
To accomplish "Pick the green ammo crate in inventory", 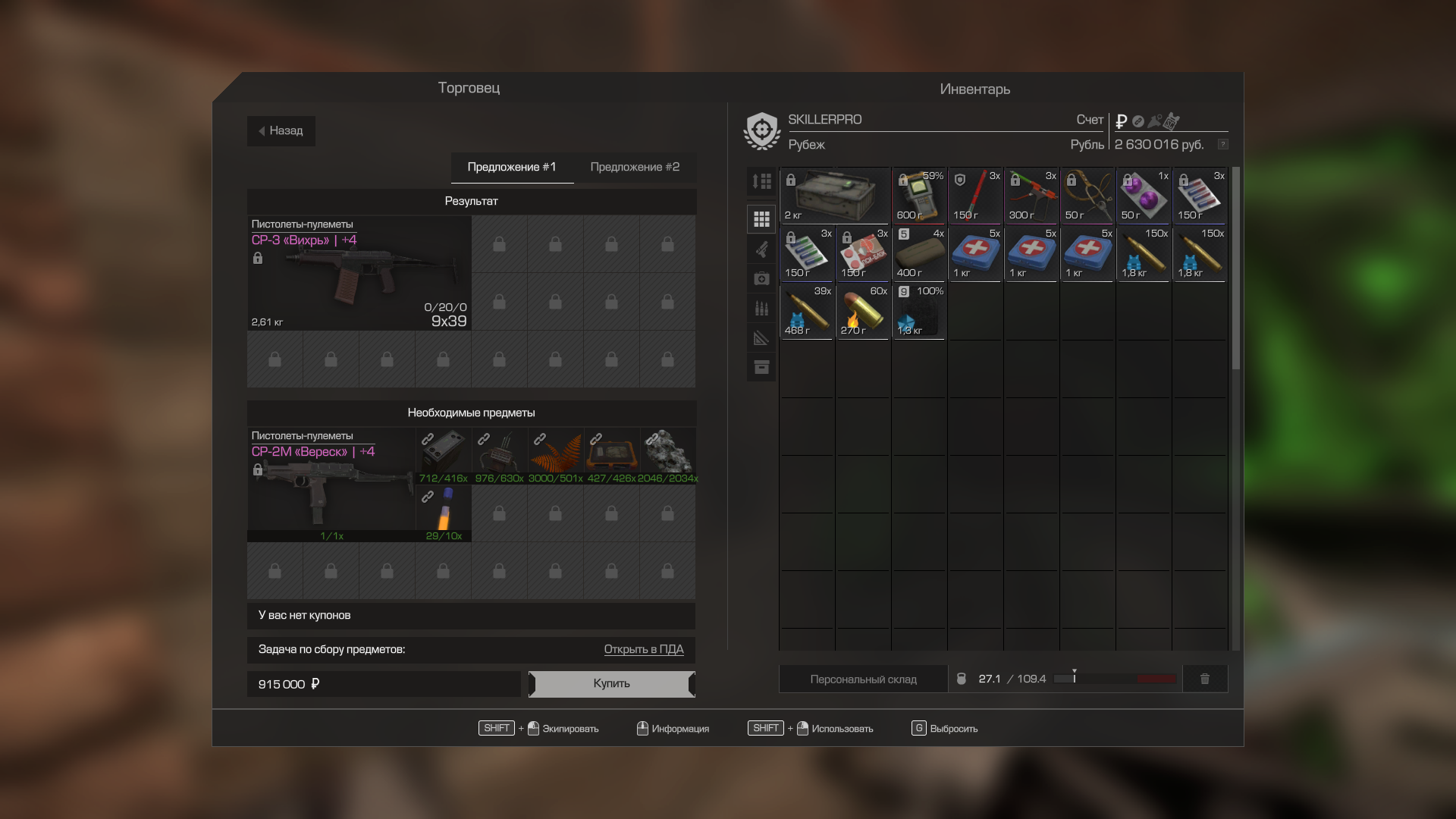I will pos(835,196).
